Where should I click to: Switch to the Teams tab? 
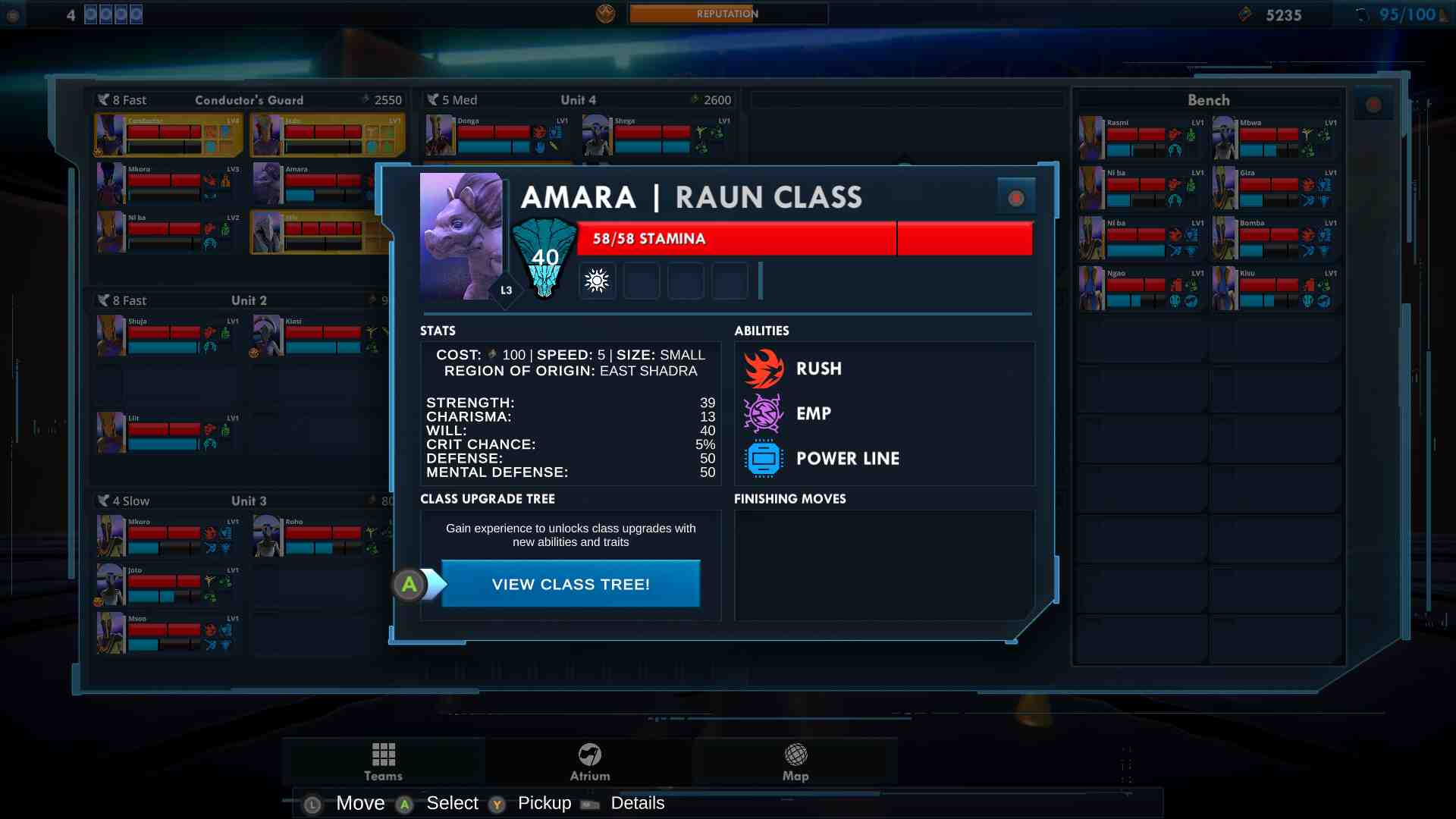[x=383, y=761]
